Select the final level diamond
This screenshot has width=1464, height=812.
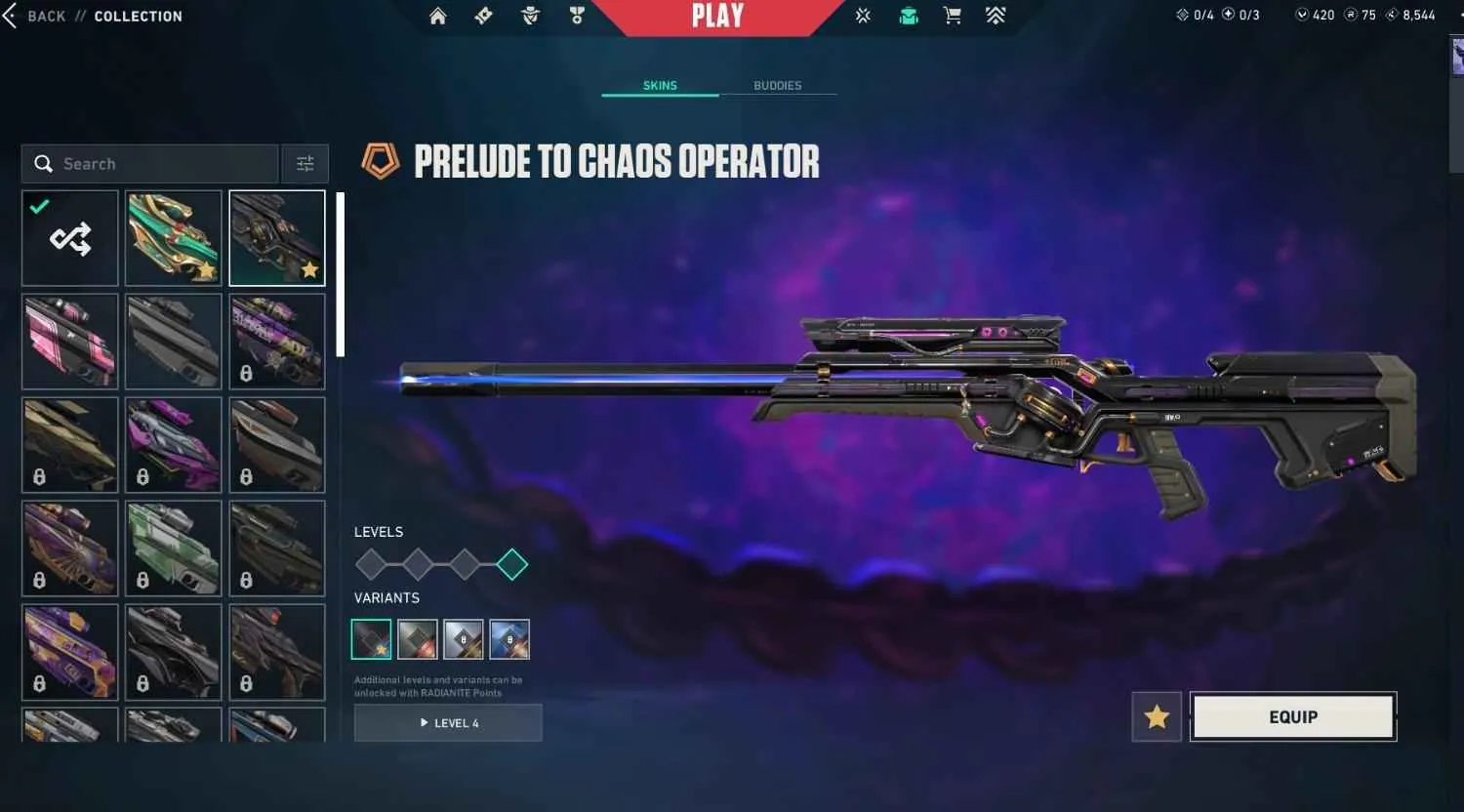point(511,564)
